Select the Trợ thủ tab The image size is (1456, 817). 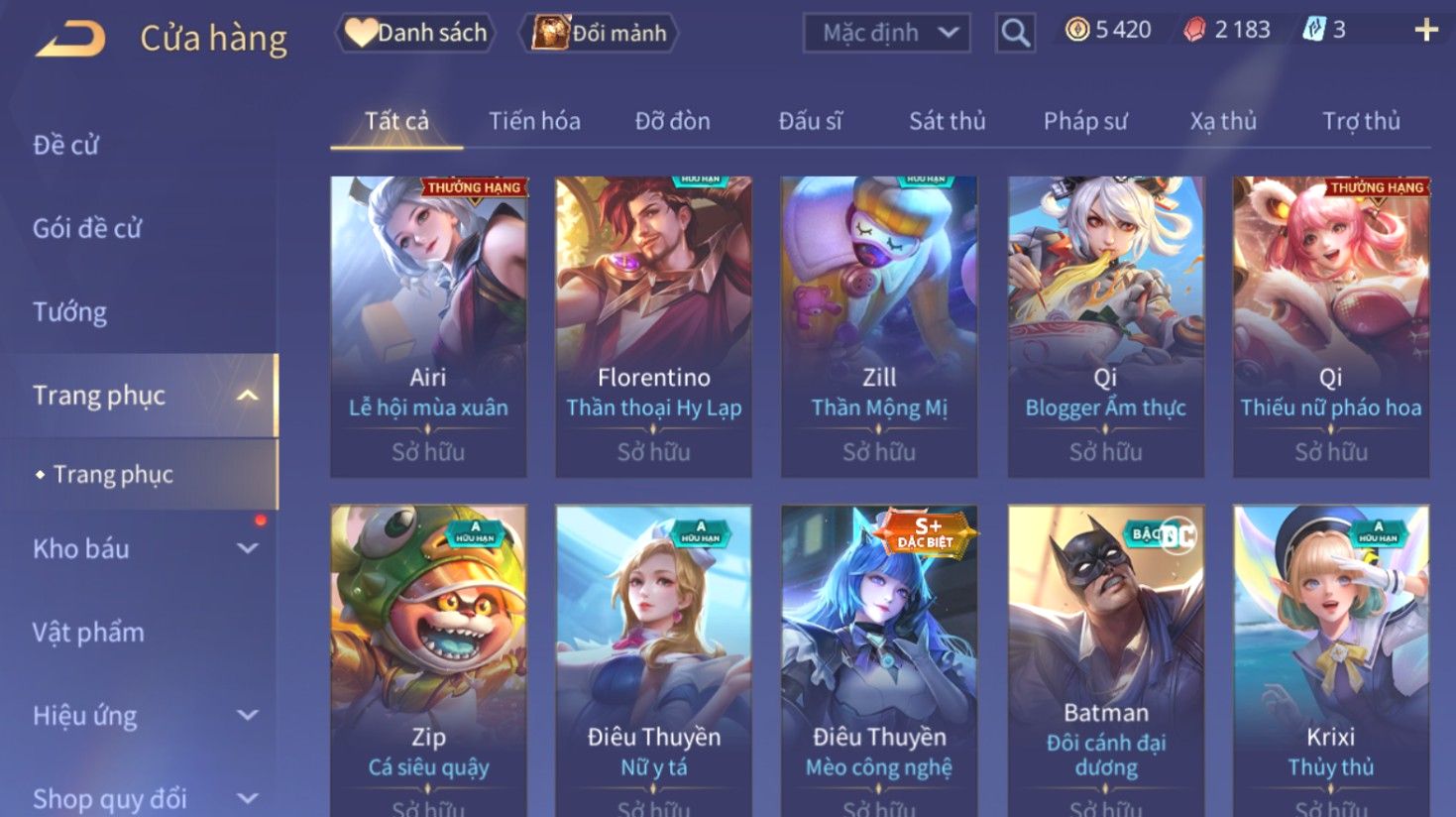click(x=1361, y=121)
